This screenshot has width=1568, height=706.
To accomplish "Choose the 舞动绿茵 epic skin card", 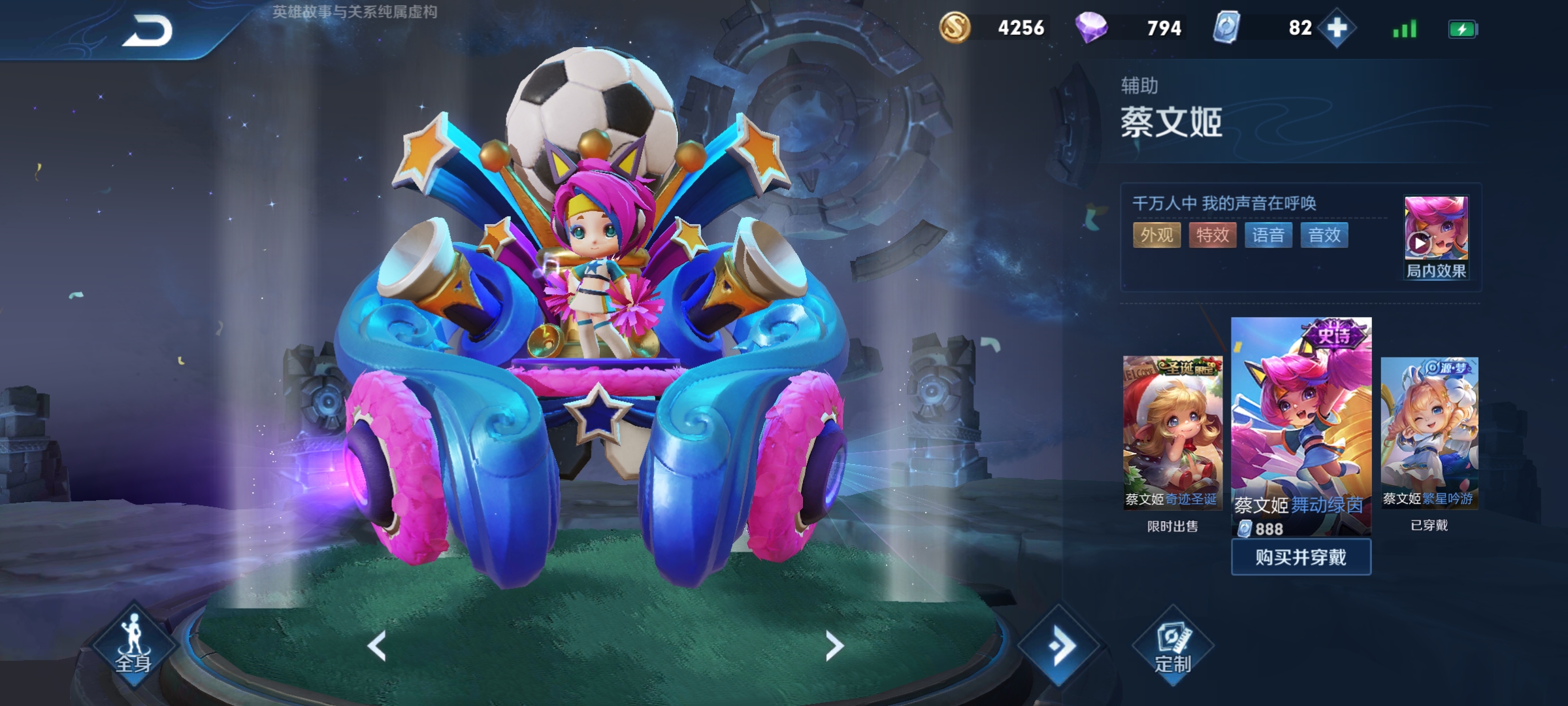I will (1301, 425).
